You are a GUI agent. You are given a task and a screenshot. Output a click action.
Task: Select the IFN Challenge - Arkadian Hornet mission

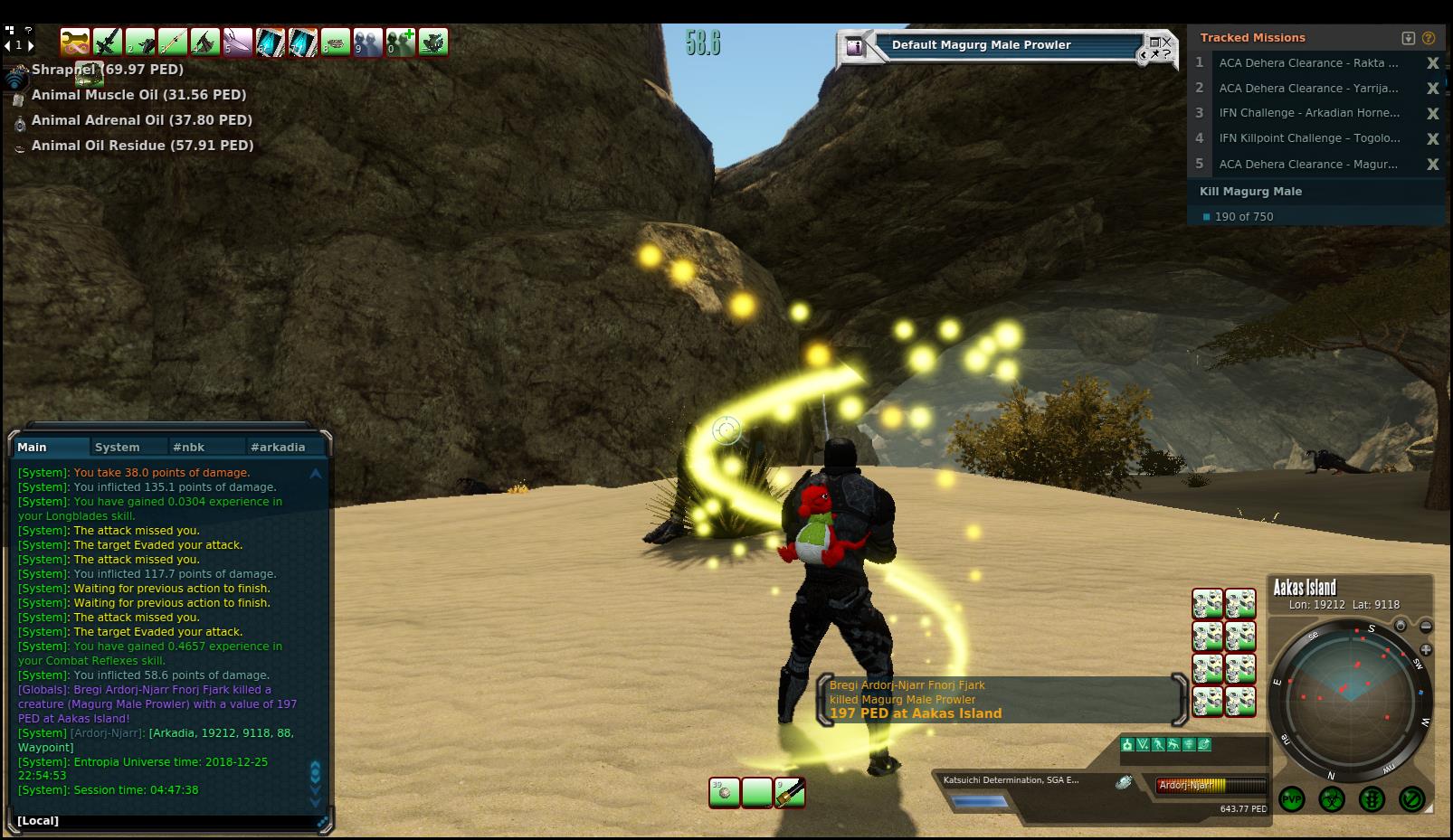click(x=1308, y=113)
